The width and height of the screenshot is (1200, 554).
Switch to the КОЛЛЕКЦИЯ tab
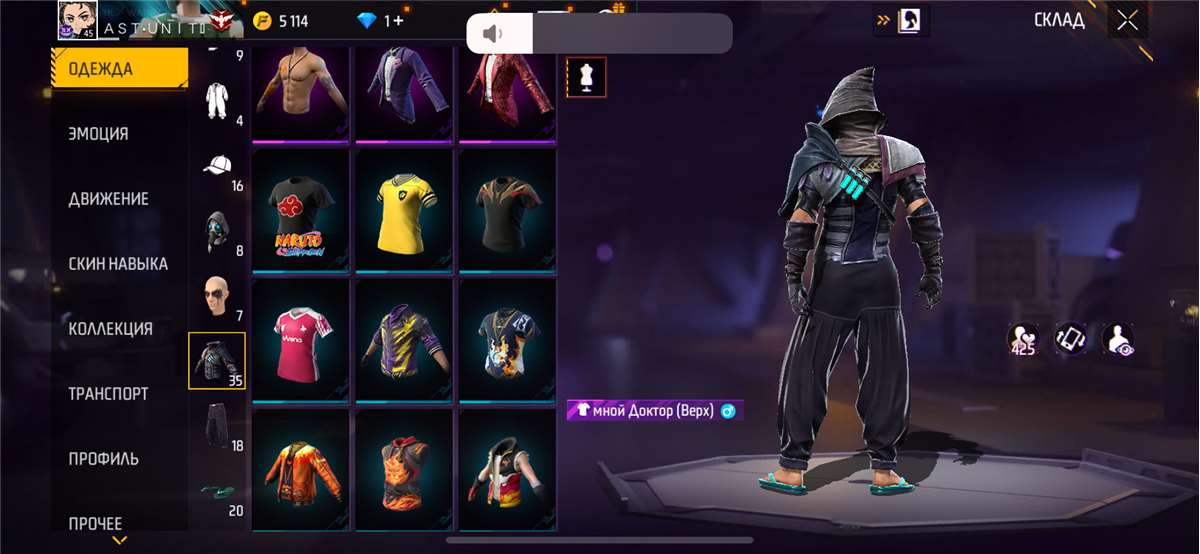pos(110,329)
